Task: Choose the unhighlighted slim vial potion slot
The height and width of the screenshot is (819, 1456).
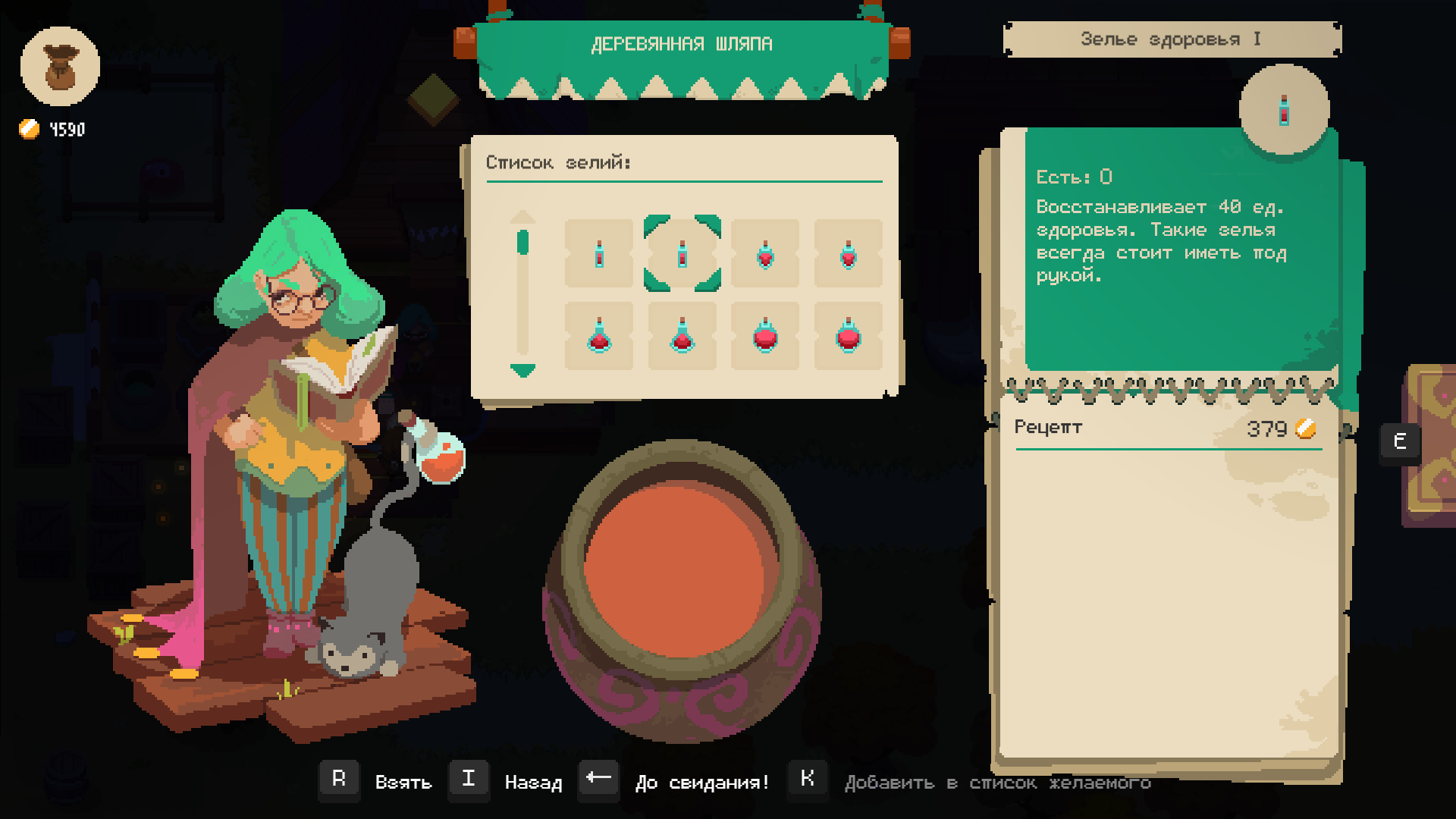Action: pos(598,253)
